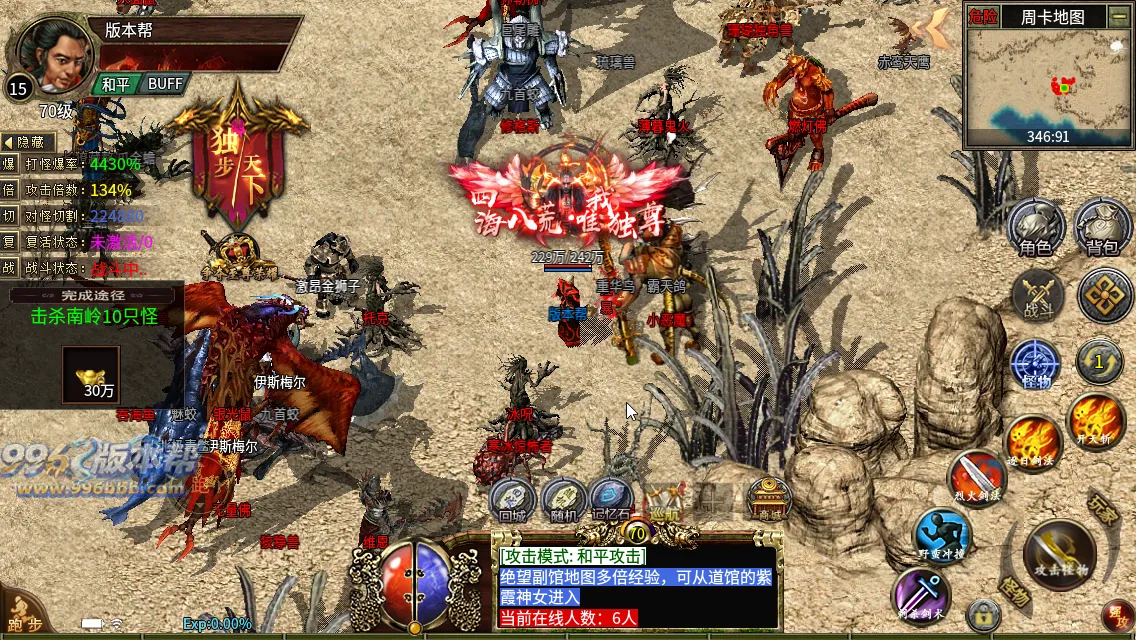Open the BUFF panel
The image size is (1136, 640).
[165, 84]
